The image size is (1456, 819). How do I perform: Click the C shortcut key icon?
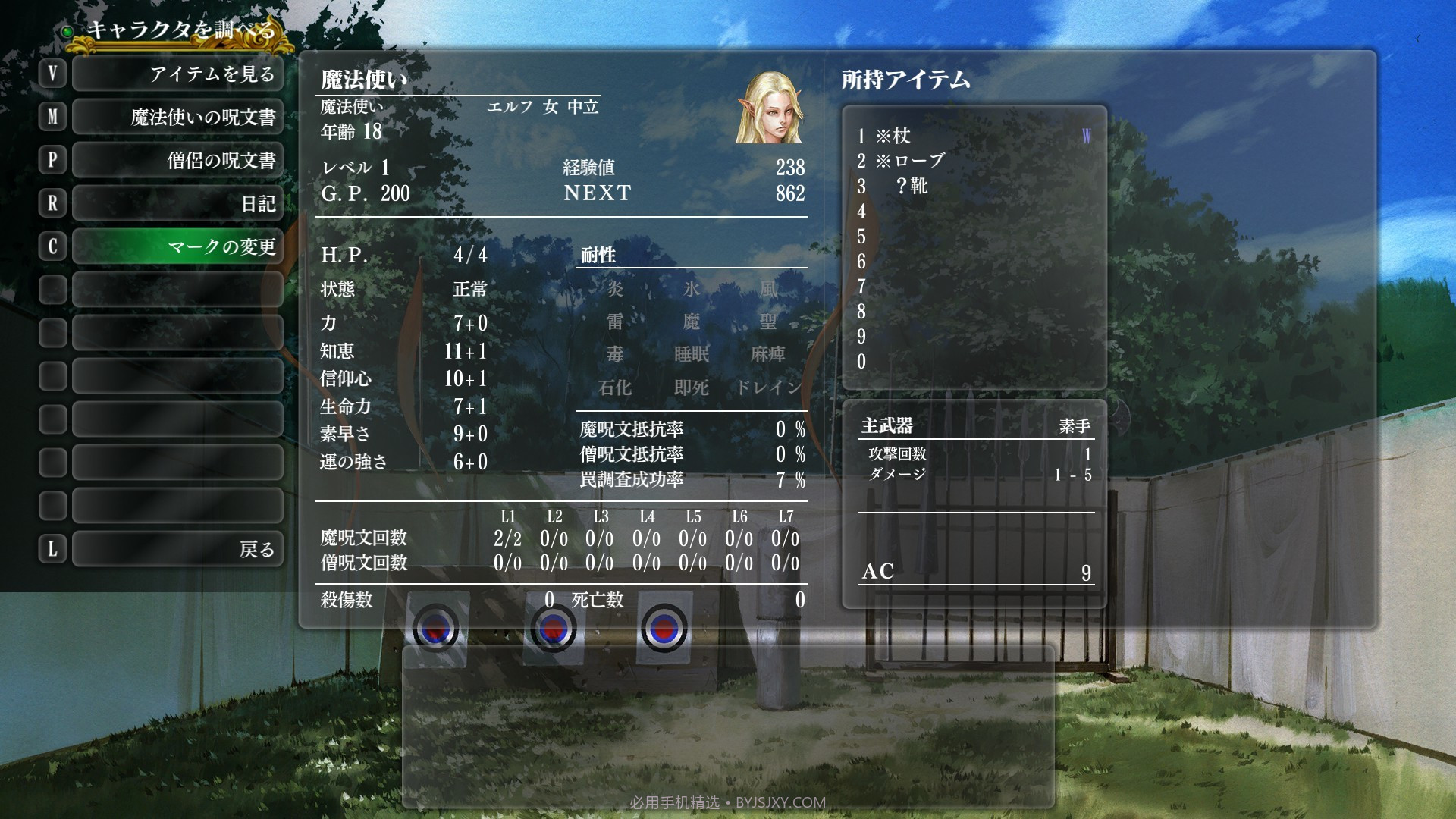coord(52,246)
